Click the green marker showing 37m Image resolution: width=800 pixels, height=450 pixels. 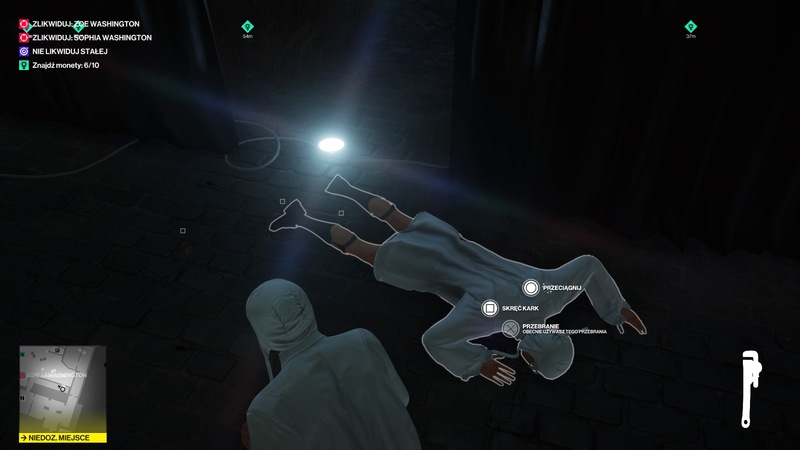click(690, 27)
